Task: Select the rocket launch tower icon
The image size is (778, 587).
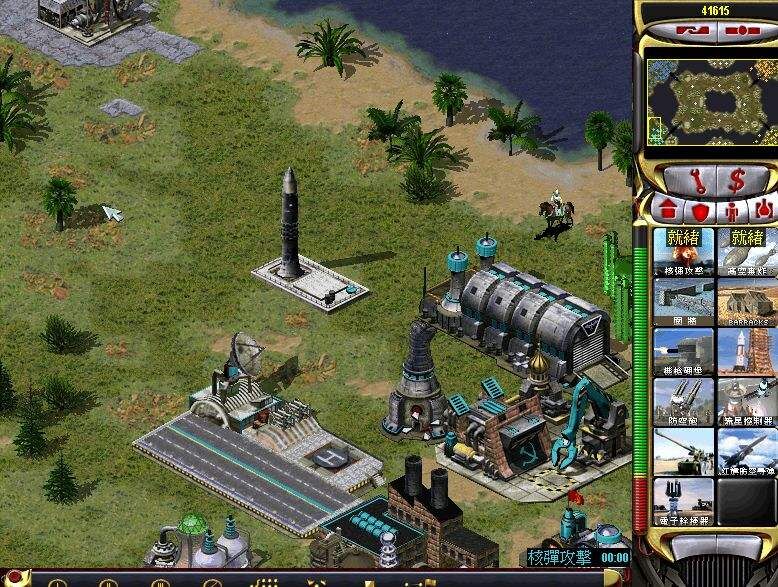Action: click(x=747, y=351)
